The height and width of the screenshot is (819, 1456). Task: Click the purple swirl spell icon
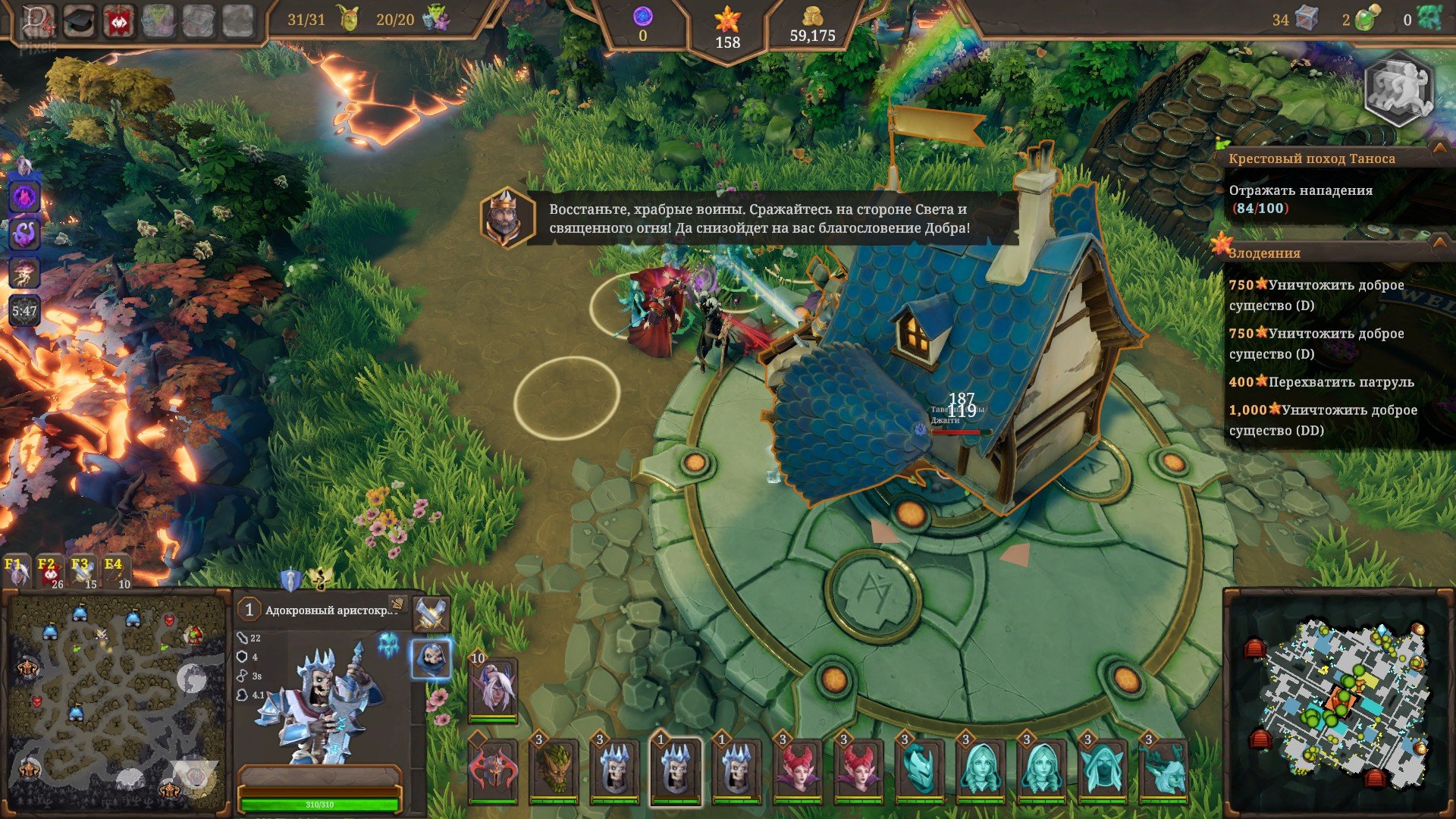(x=24, y=233)
